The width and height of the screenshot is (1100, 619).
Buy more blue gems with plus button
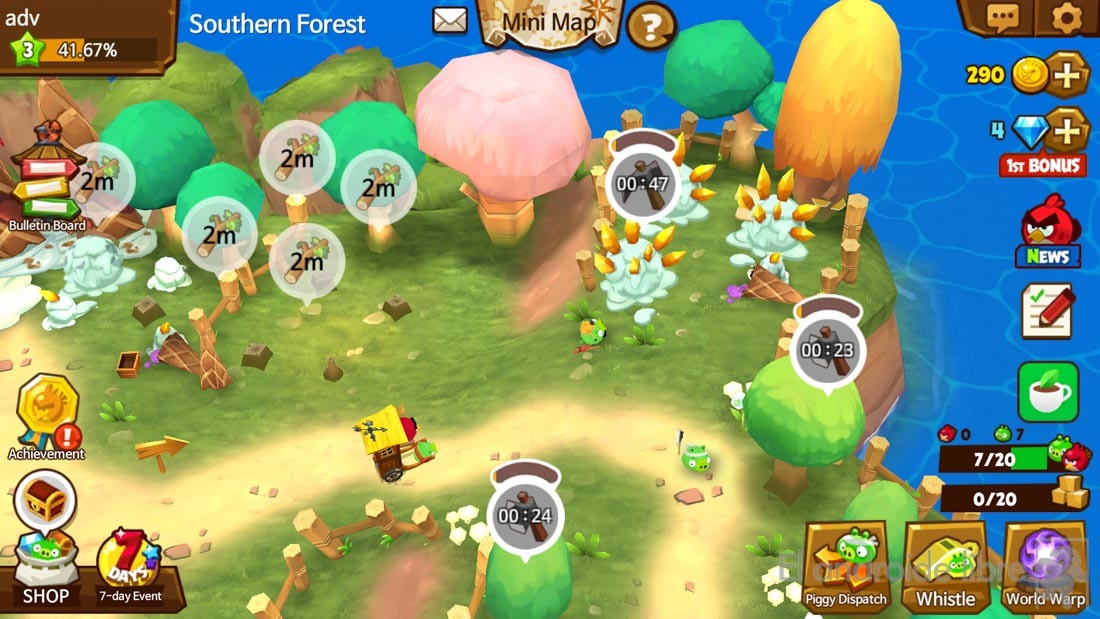1068,130
